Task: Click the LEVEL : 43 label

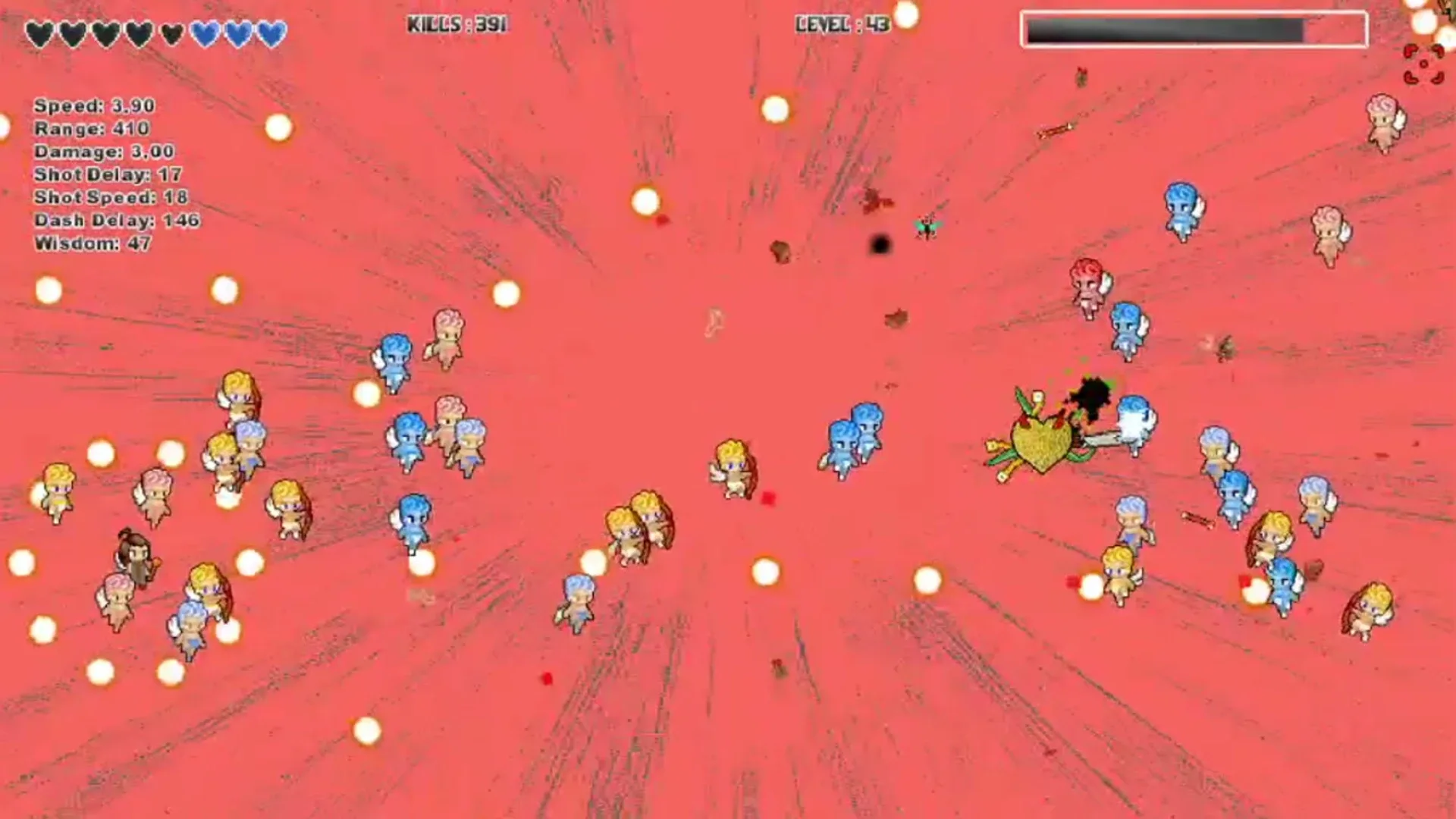Action: pyautogui.click(x=842, y=24)
